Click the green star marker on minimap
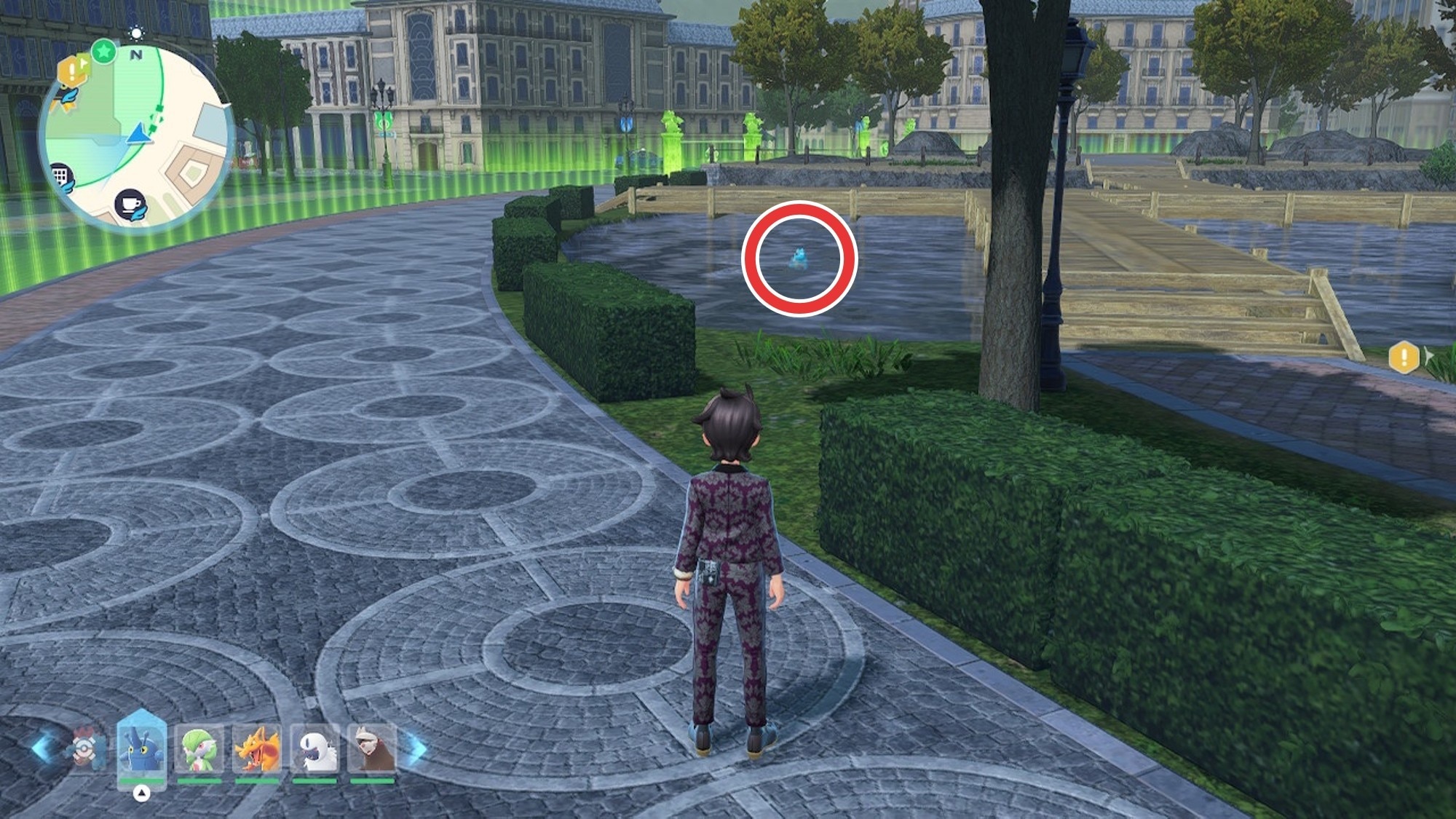This screenshot has width=1456, height=819. click(104, 52)
